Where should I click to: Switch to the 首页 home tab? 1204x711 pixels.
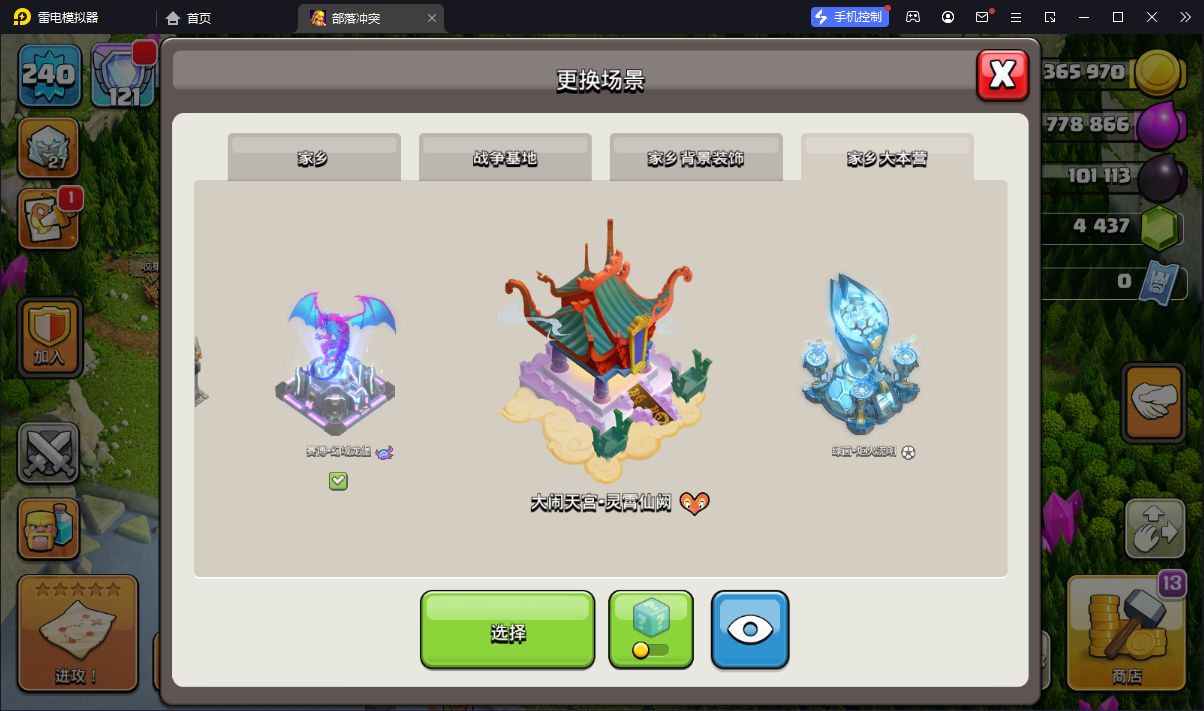tap(189, 18)
